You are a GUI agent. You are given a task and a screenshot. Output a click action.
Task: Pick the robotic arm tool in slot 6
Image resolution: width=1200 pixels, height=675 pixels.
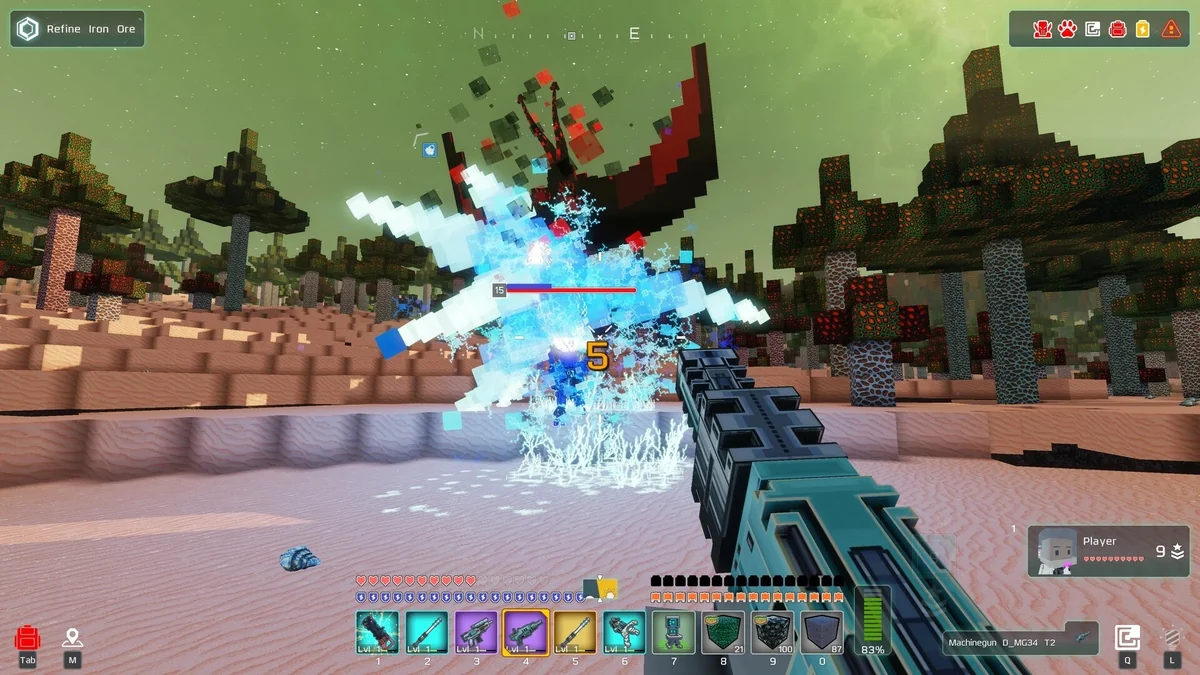pyautogui.click(x=624, y=632)
